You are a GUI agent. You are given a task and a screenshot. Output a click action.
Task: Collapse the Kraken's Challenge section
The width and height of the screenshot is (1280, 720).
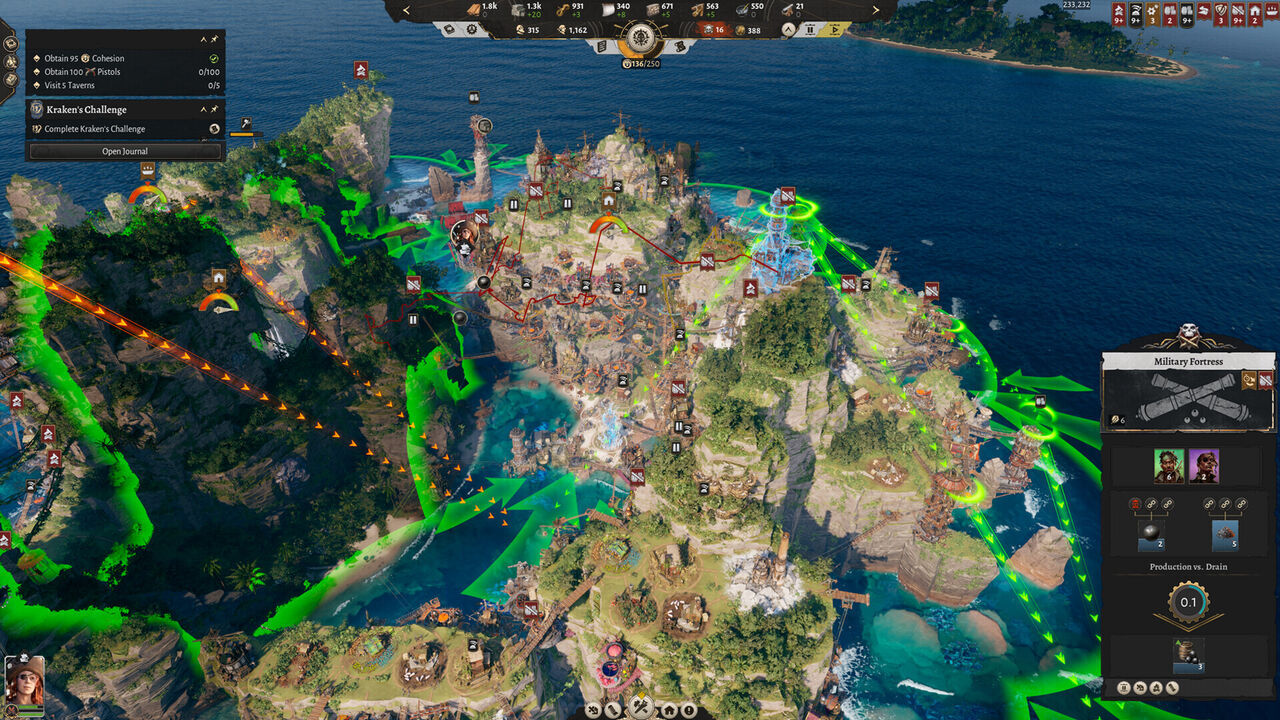click(x=203, y=109)
